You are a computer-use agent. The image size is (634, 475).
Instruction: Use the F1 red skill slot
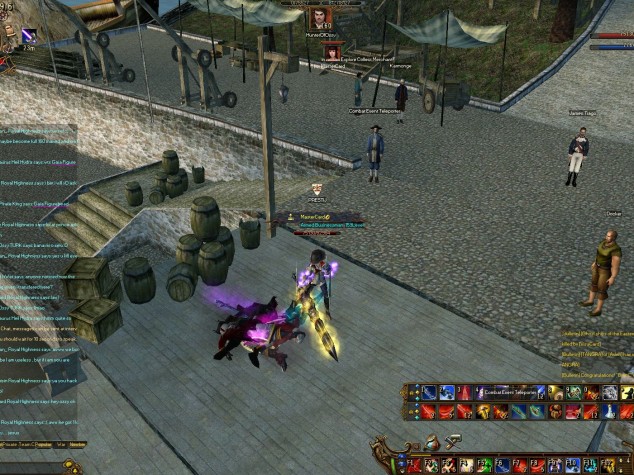pyautogui.click(x=414, y=465)
